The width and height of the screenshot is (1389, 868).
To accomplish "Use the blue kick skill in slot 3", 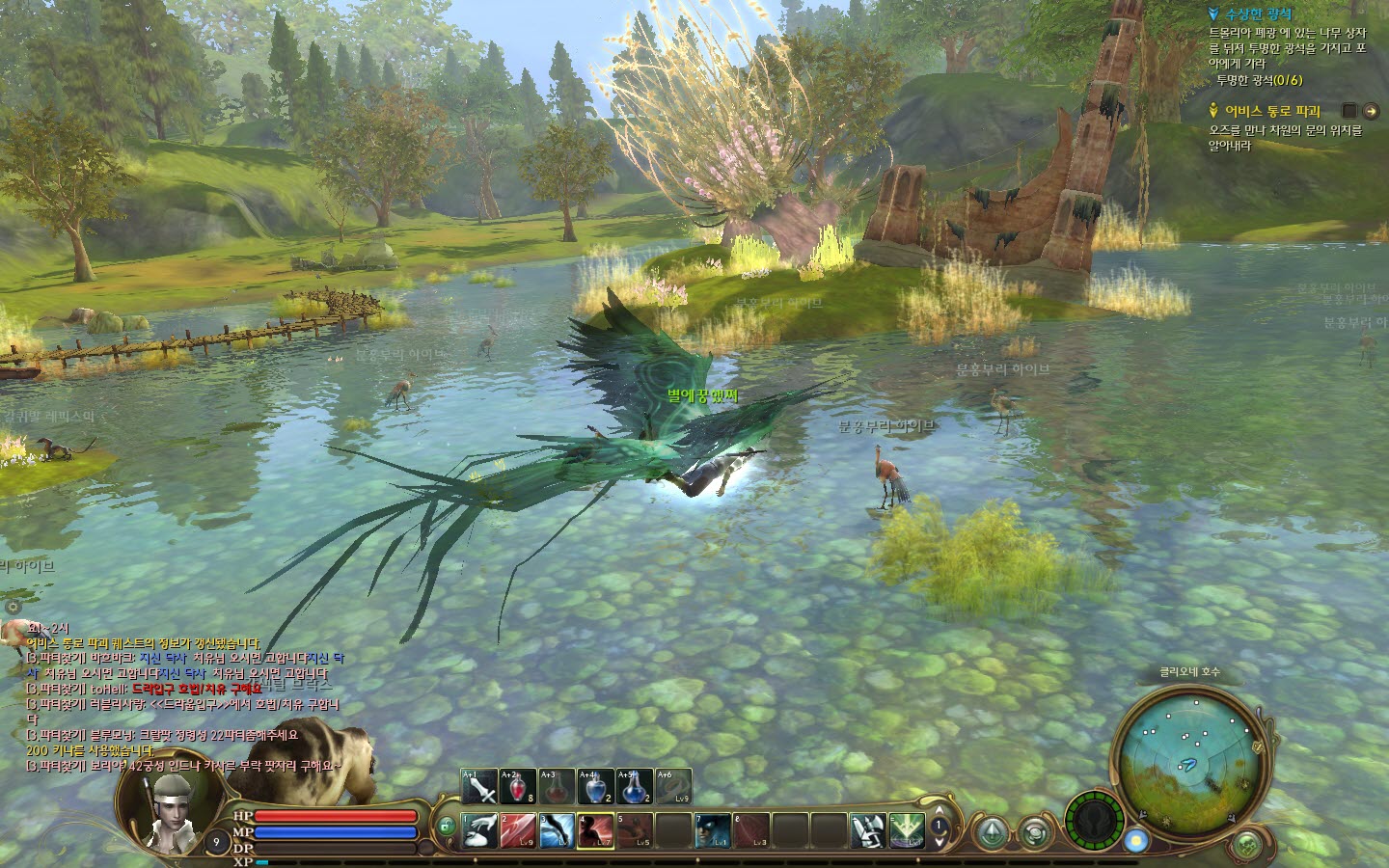I will 557,830.
